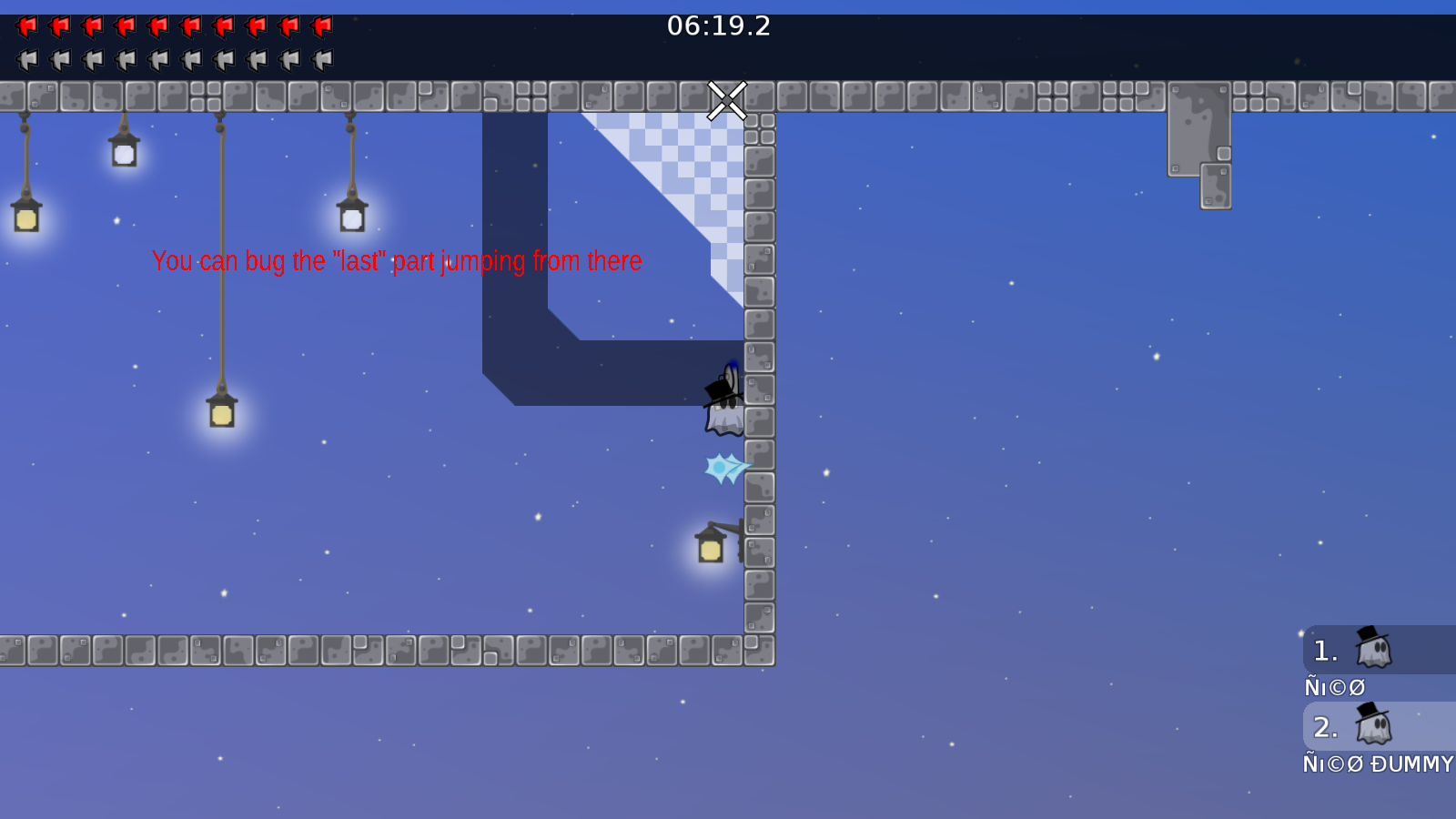Image resolution: width=1456 pixels, height=819 pixels.
Task: Click the lantern mounted on the right wall
Action: (x=709, y=546)
